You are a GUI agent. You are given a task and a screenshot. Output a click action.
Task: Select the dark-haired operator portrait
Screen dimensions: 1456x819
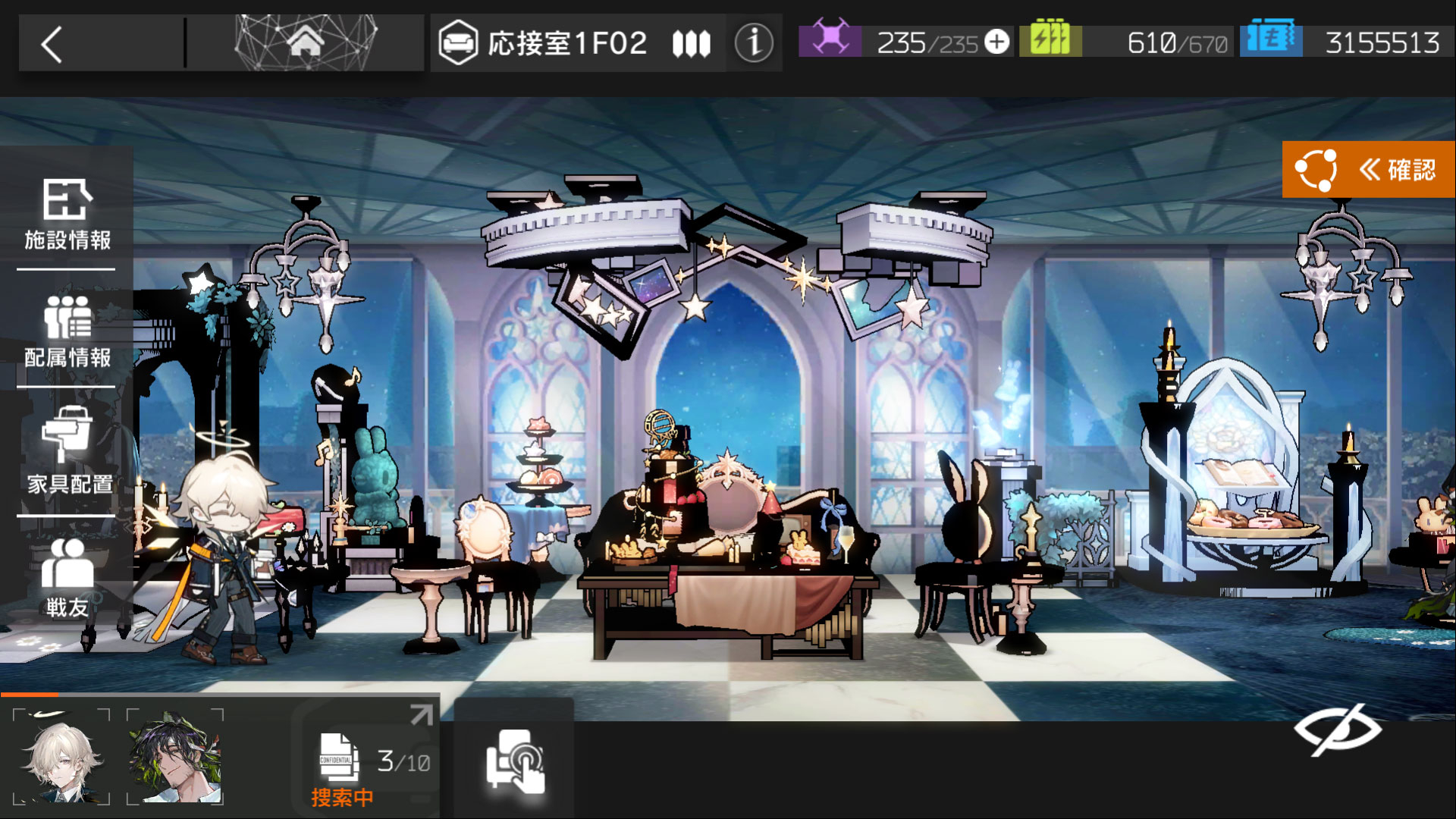click(175, 757)
